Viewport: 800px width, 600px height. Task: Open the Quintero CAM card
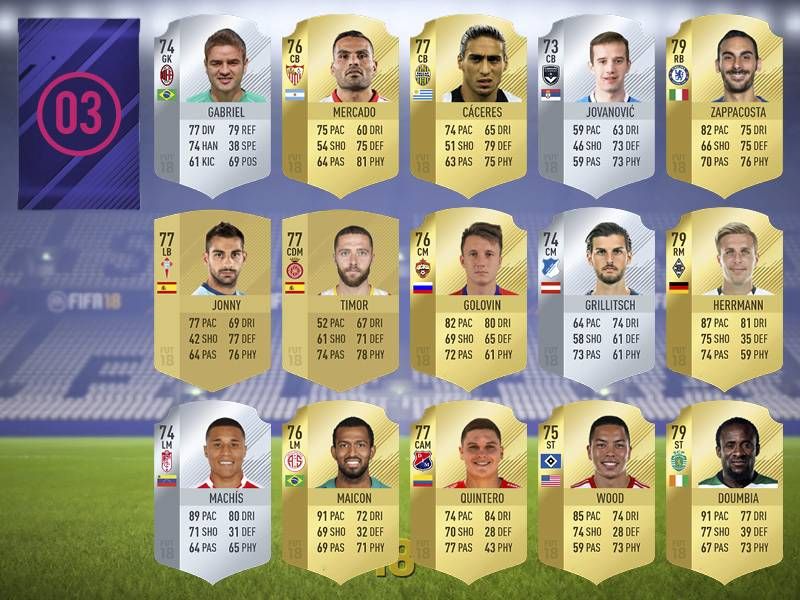coord(469,490)
